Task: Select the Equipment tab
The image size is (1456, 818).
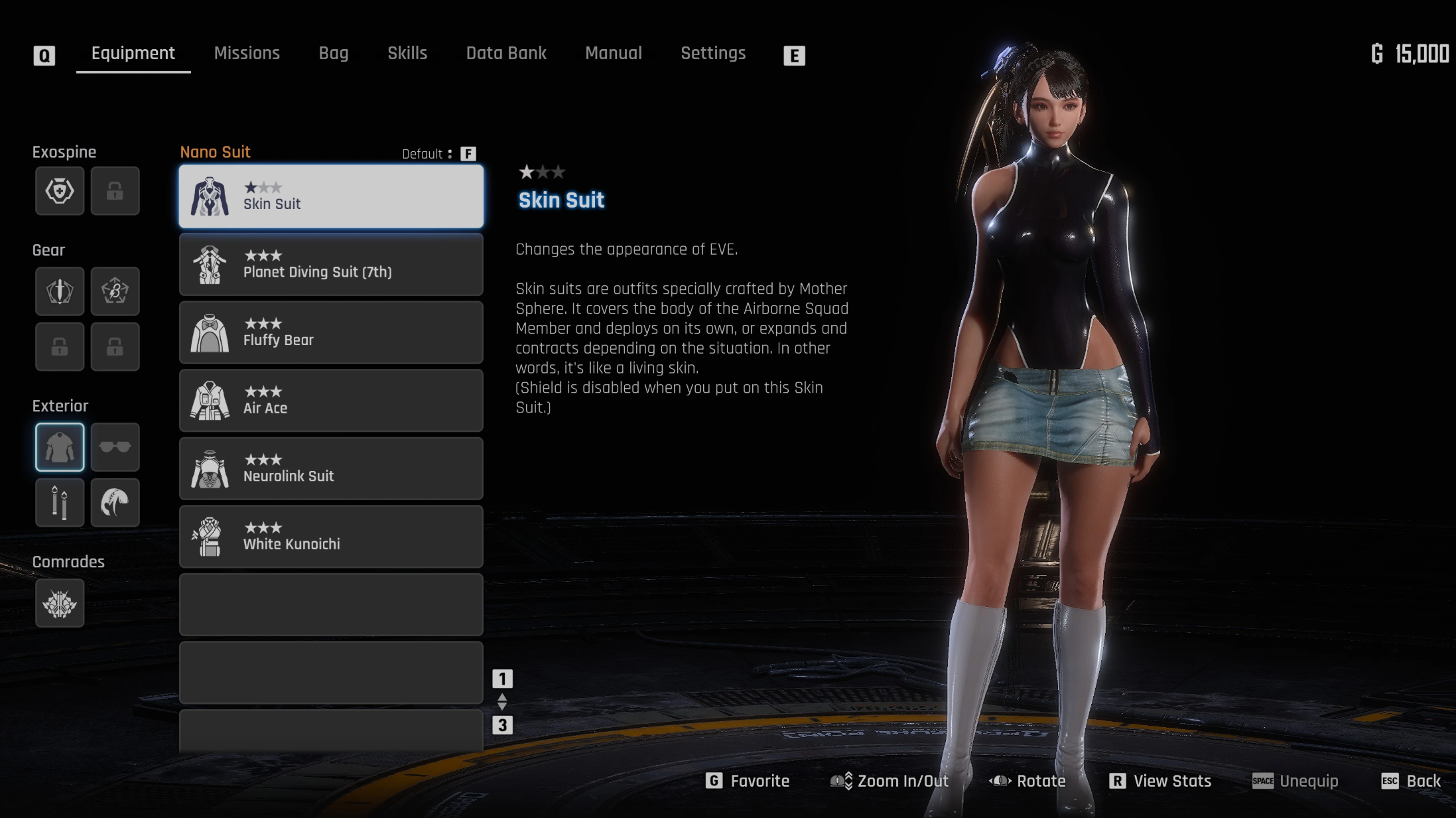Action: pyautogui.click(x=133, y=53)
